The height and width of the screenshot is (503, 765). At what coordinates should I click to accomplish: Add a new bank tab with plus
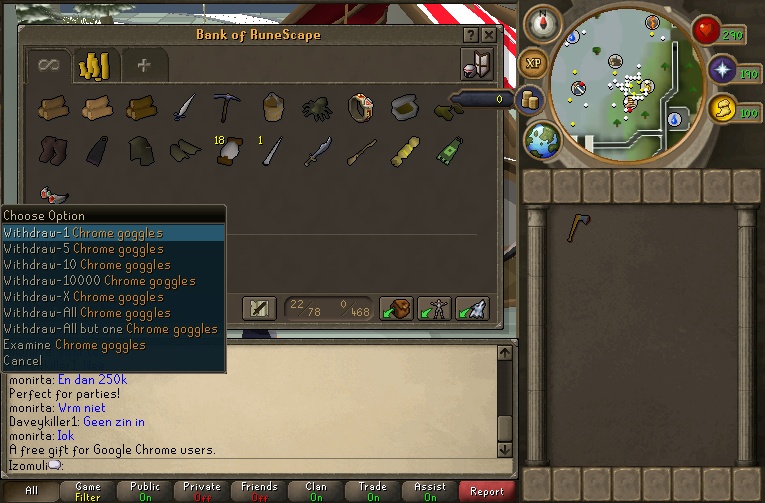(144, 66)
